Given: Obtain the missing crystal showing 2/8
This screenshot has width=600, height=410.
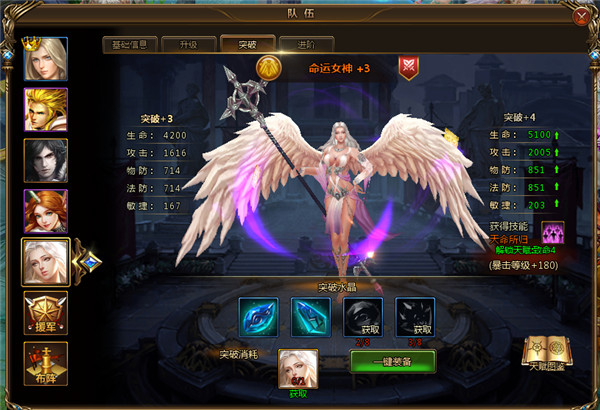Looking at the screenshot, I should (362, 316).
